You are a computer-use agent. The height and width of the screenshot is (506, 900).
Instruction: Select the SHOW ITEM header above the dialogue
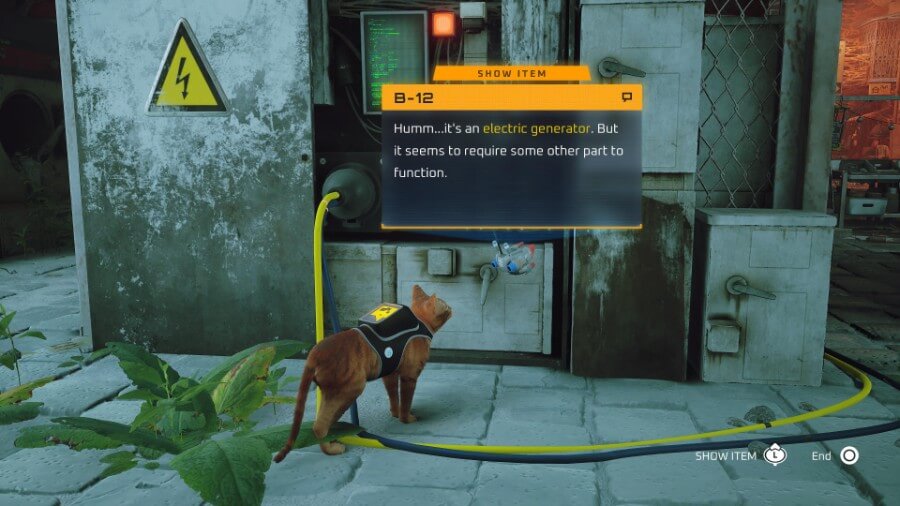tap(511, 73)
